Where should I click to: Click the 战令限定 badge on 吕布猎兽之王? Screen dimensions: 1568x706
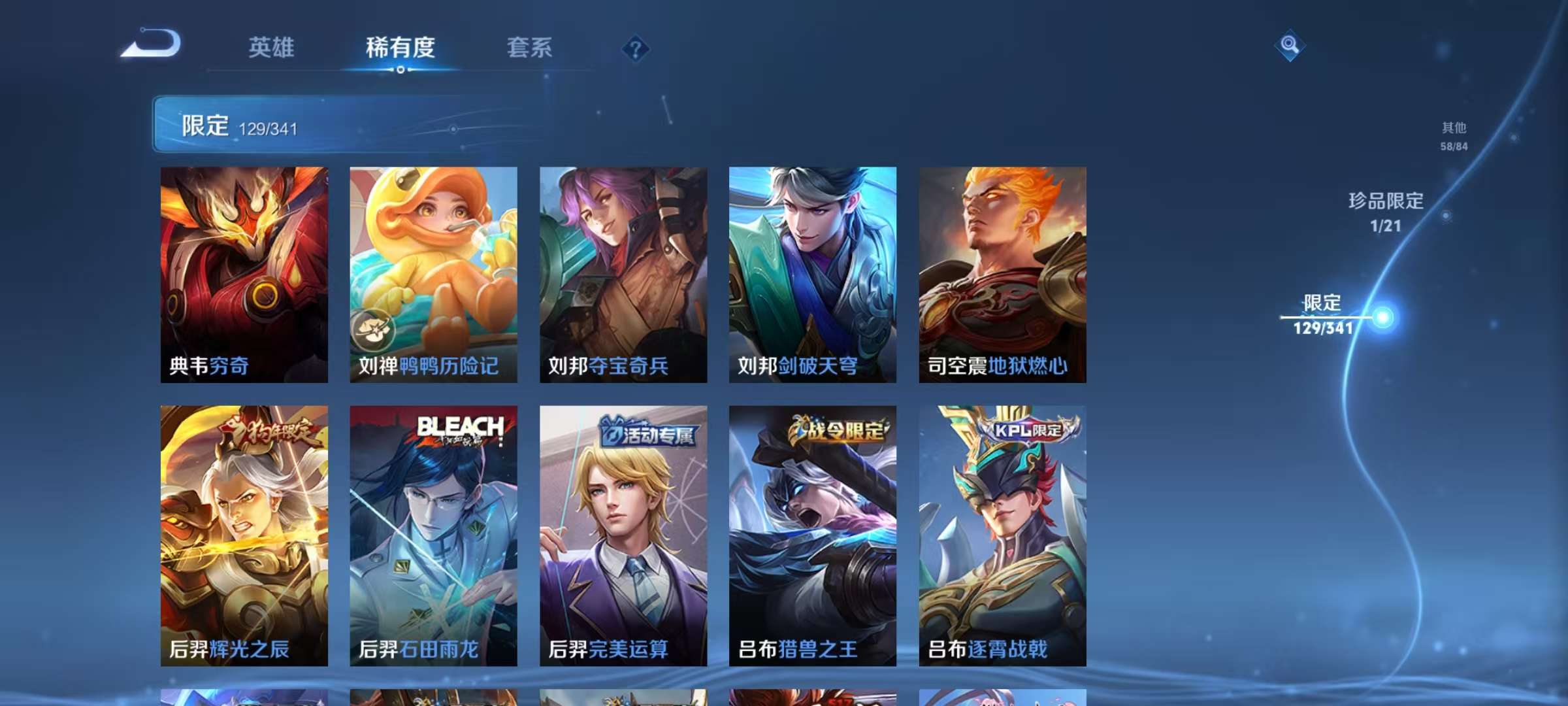(x=842, y=431)
